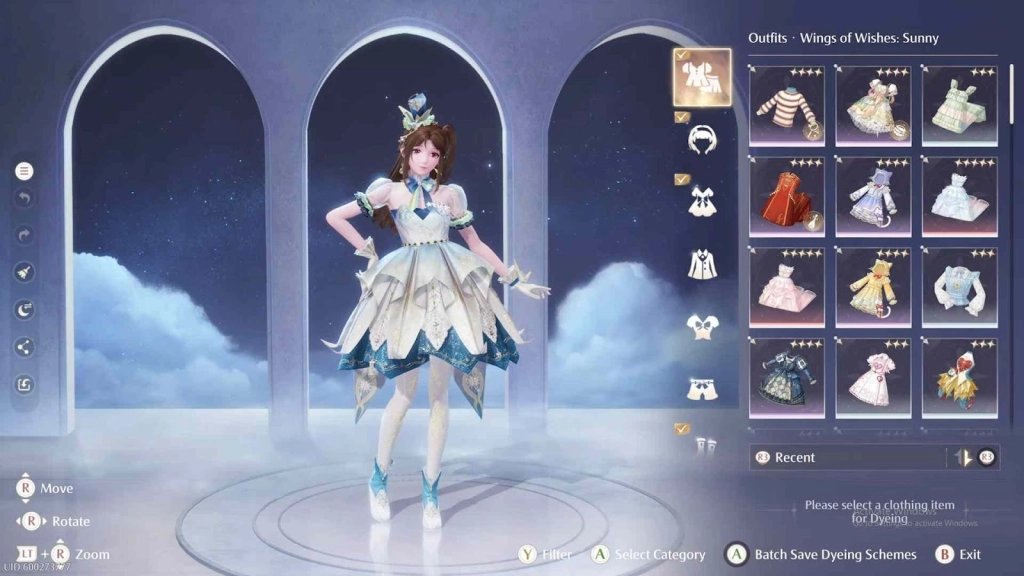The width and height of the screenshot is (1024, 576).
Task: Clear outfit with the broom icon
Action: pyautogui.click(x=24, y=272)
